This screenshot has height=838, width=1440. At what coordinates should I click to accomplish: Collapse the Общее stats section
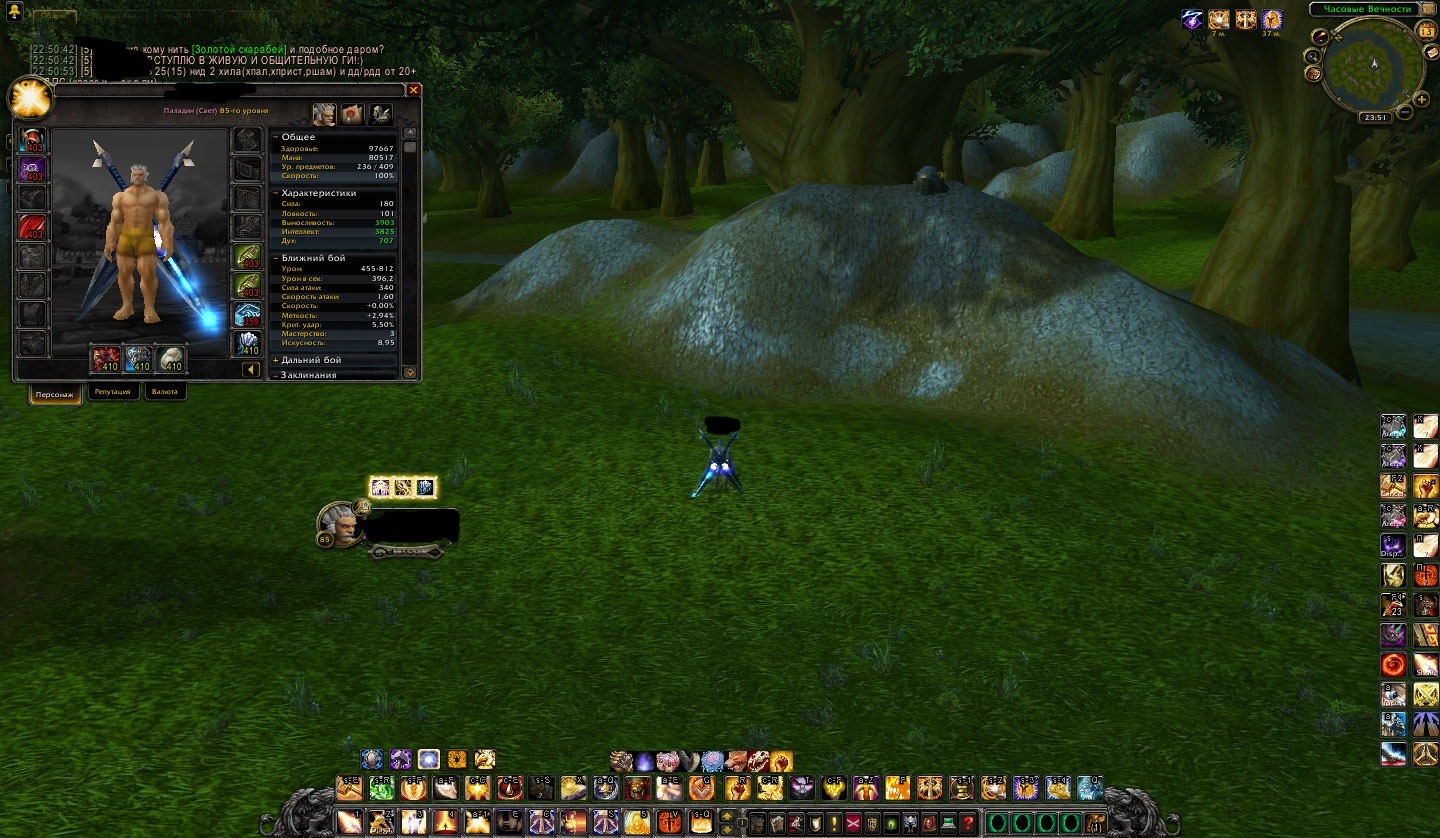[276, 137]
